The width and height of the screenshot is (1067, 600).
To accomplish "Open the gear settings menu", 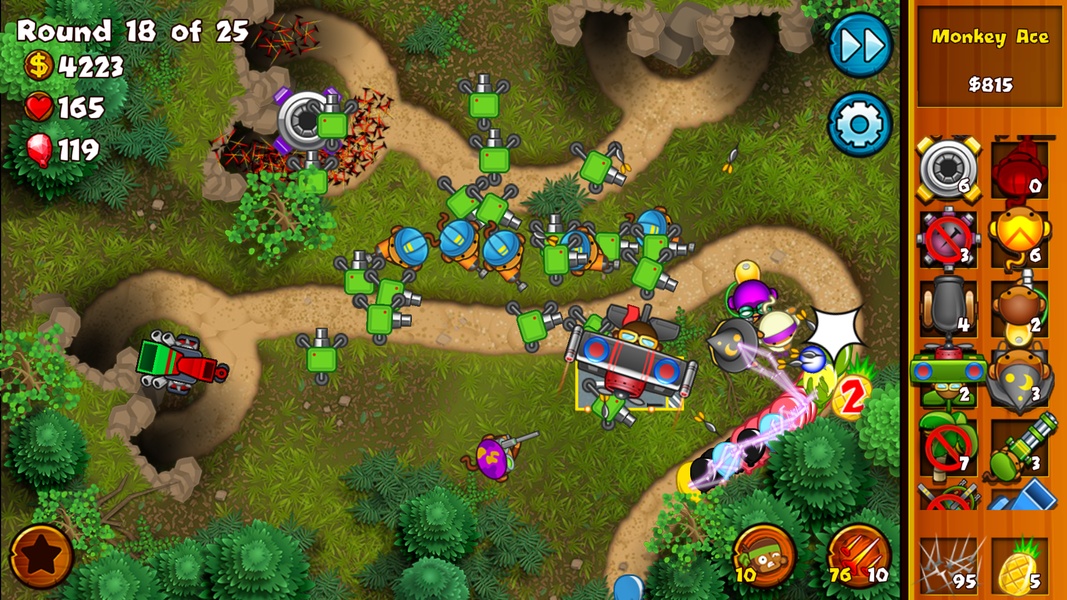I will coord(859,125).
